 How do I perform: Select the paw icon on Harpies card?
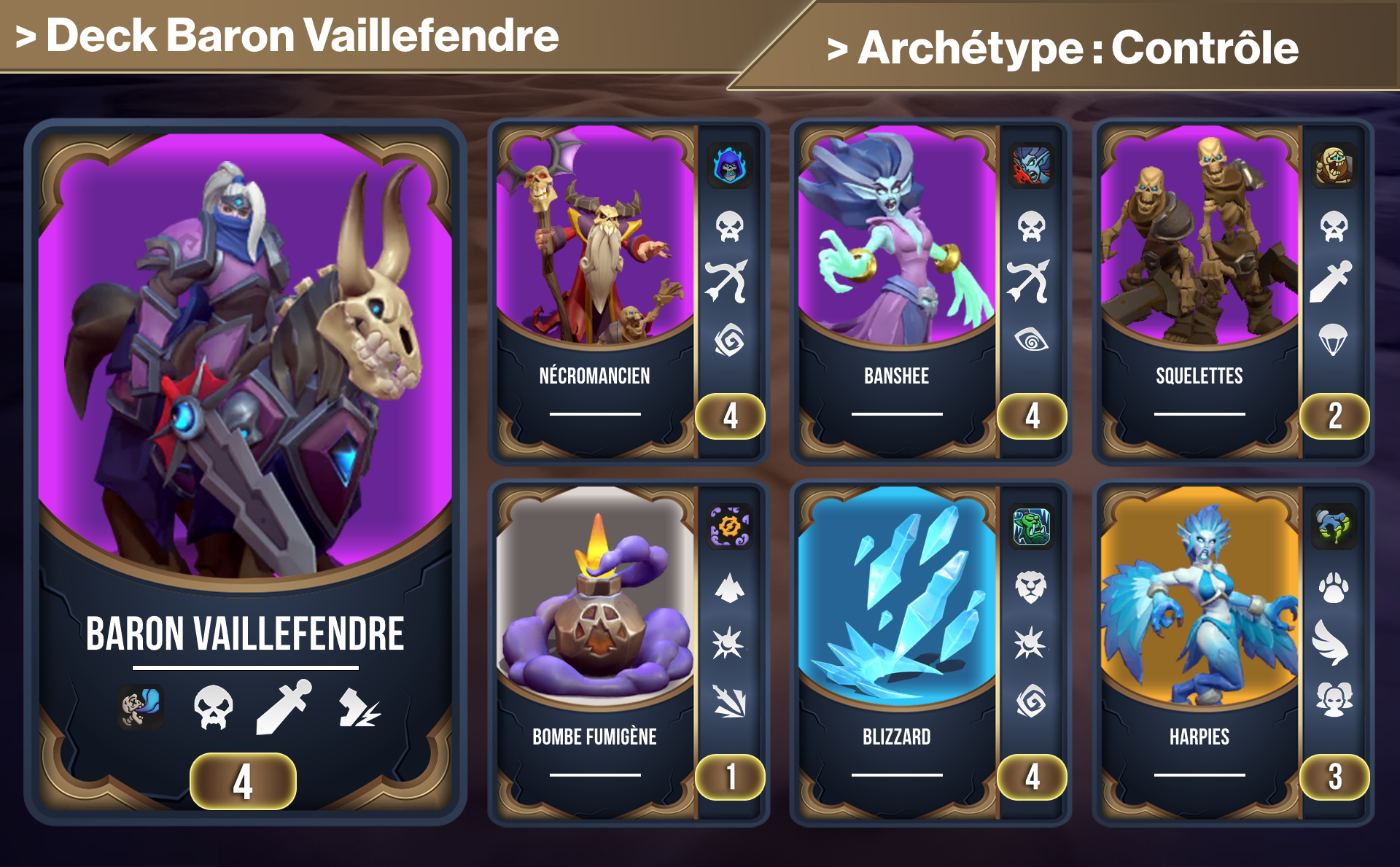tap(1334, 589)
